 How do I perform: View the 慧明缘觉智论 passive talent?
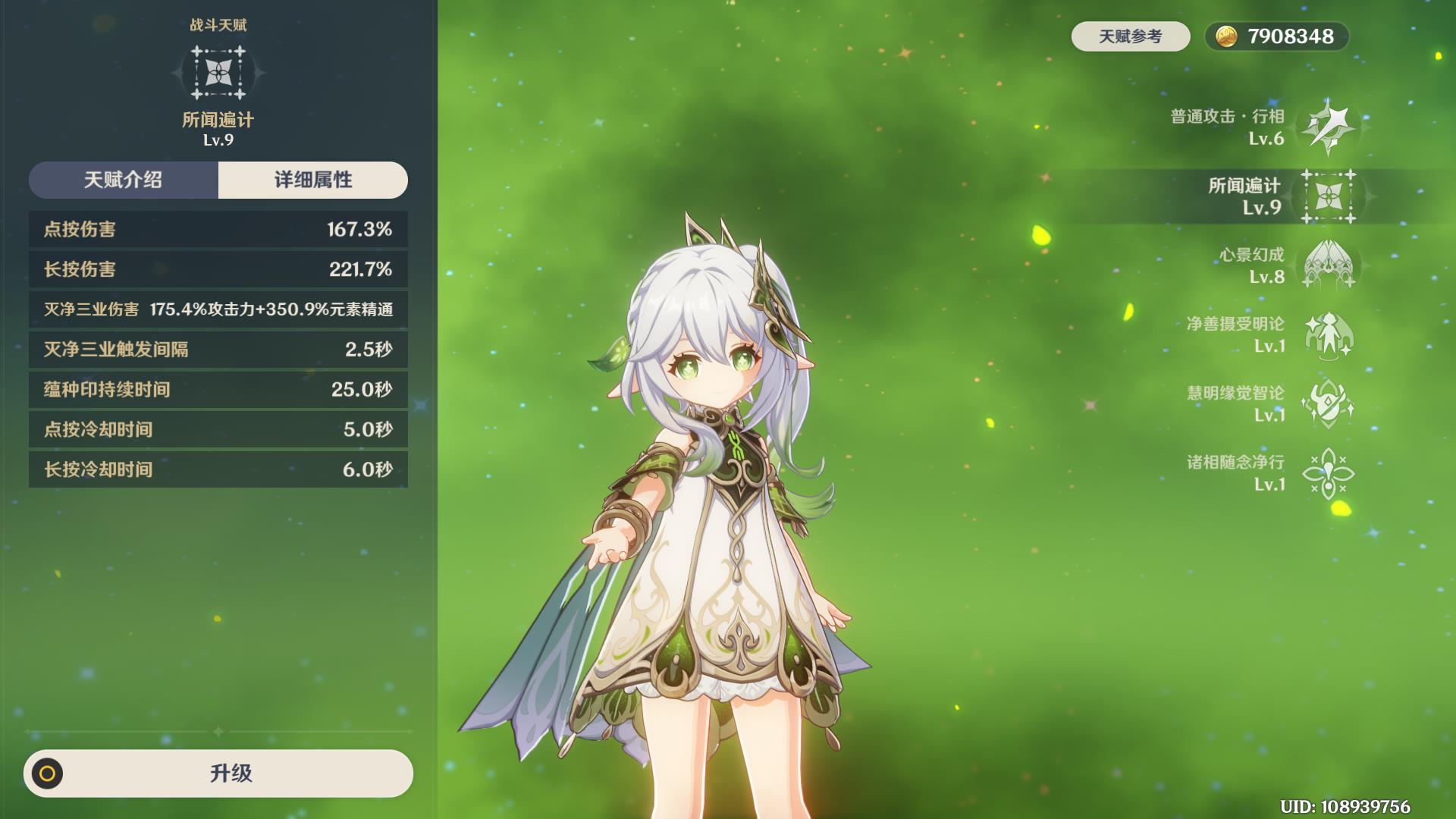tap(1328, 403)
